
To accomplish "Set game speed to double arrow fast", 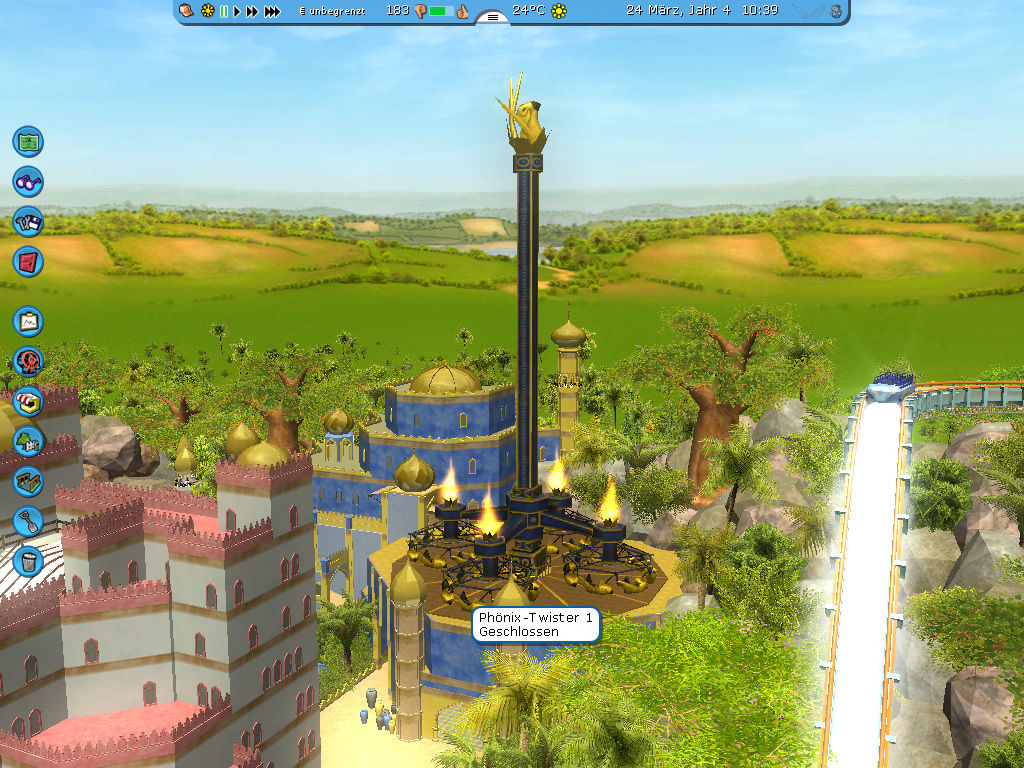I will coord(252,11).
